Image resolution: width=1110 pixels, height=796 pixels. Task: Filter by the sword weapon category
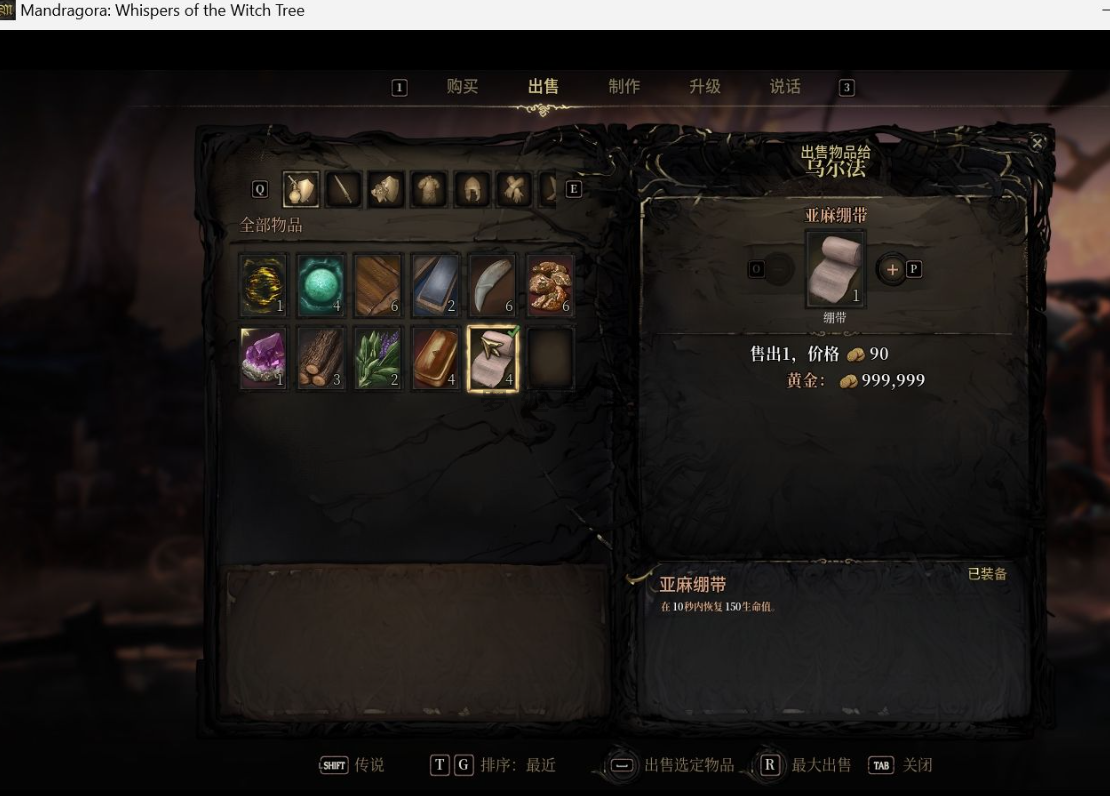(343, 189)
